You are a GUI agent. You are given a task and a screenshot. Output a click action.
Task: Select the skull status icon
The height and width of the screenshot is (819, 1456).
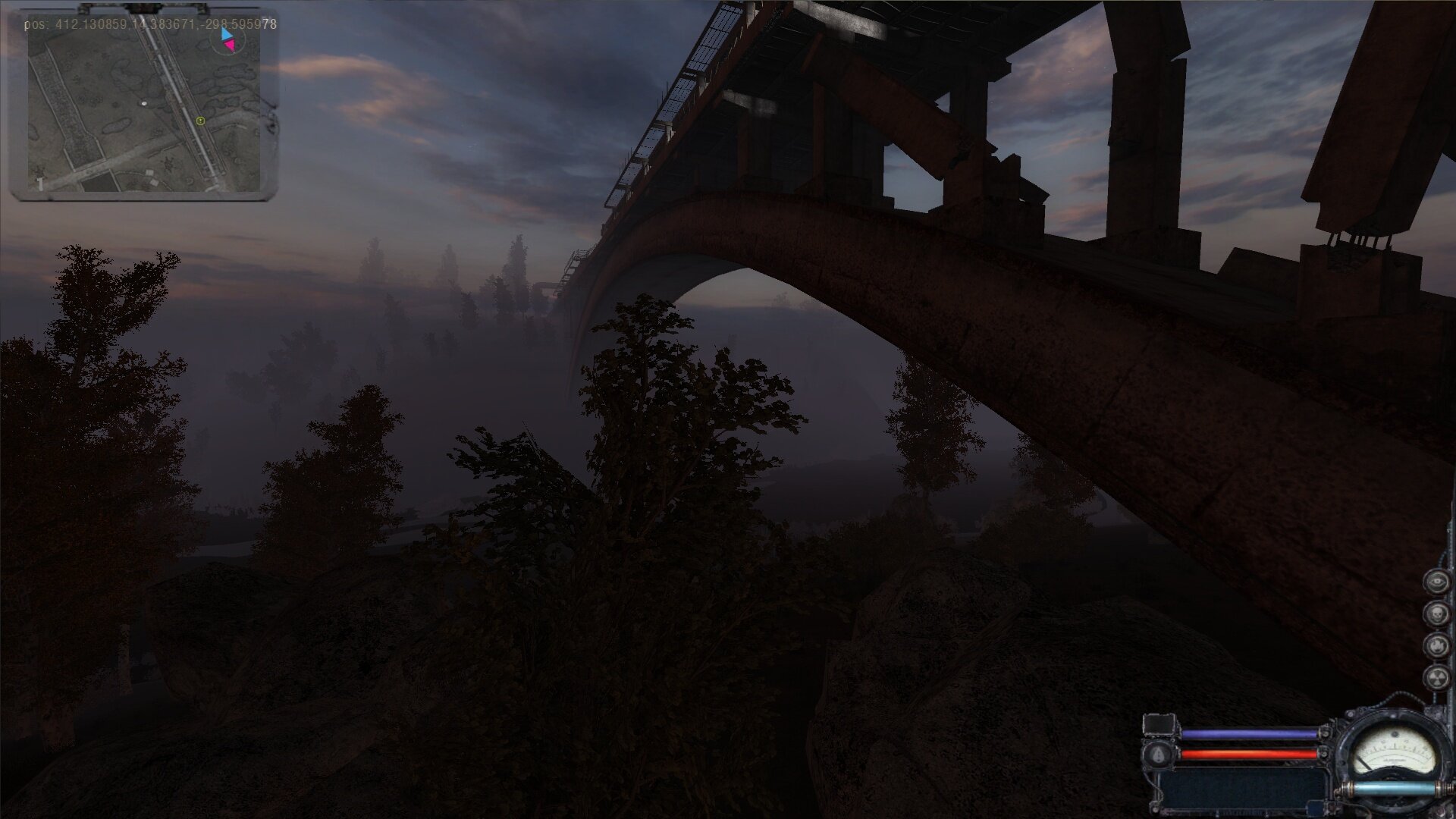pos(1435,613)
